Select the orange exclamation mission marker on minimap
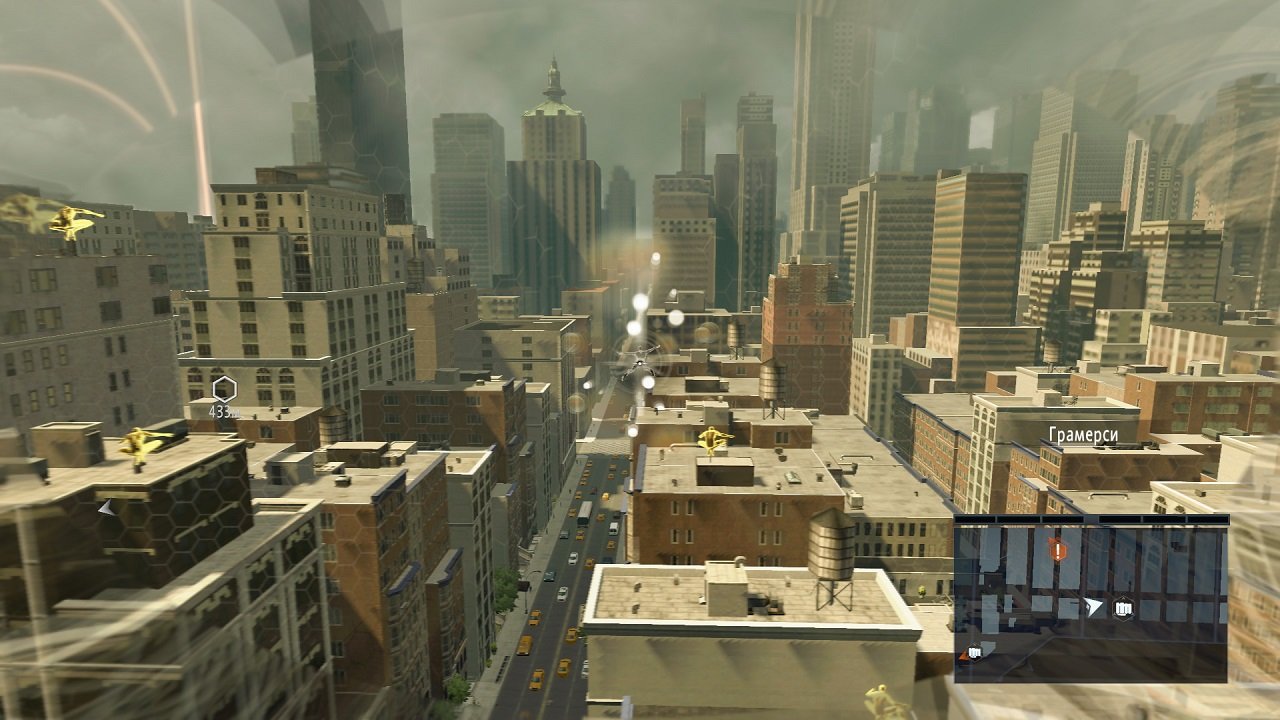Image resolution: width=1280 pixels, height=720 pixels. coord(1057,548)
